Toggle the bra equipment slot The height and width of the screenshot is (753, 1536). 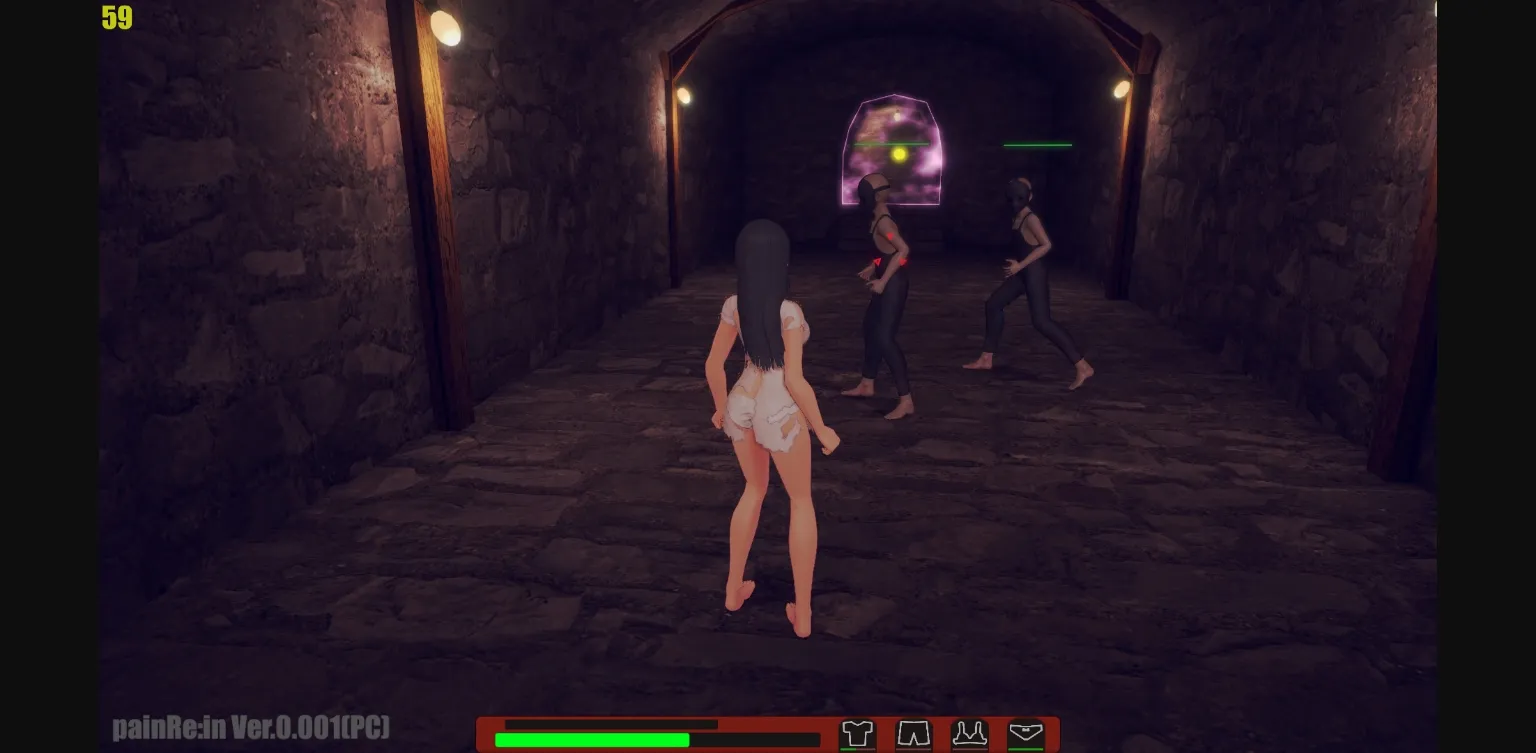pyautogui.click(x=971, y=733)
